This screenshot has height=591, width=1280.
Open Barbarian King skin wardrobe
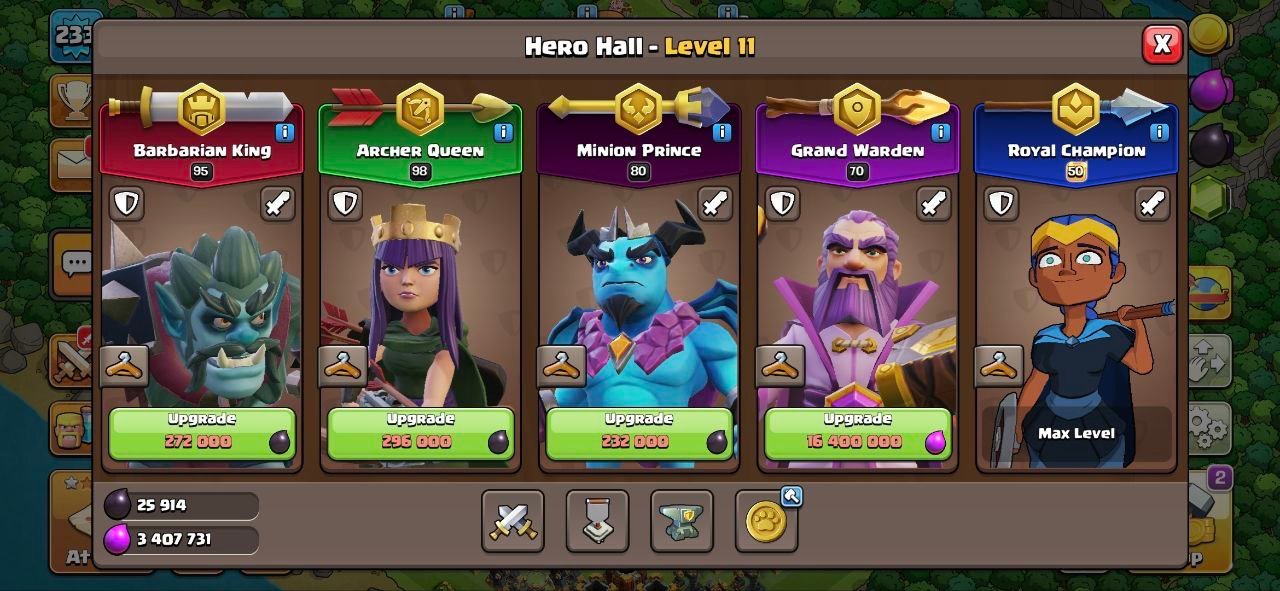tap(125, 366)
